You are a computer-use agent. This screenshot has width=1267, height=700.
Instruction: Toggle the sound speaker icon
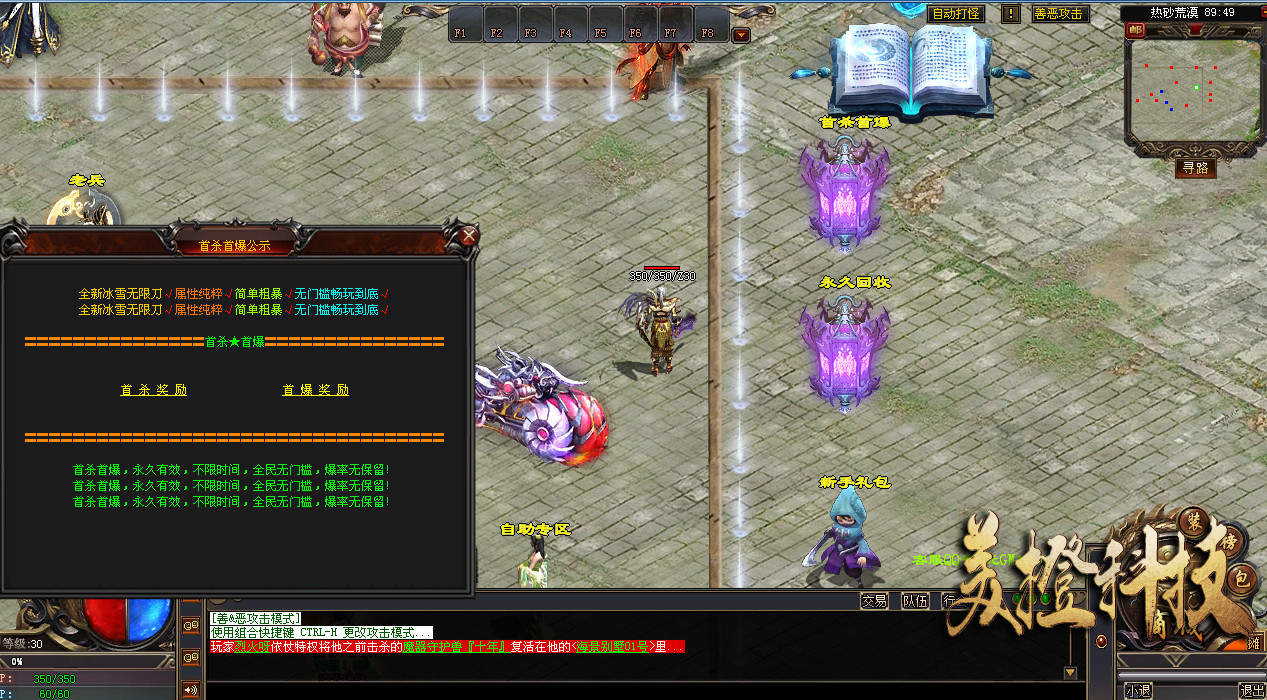click(190, 689)
